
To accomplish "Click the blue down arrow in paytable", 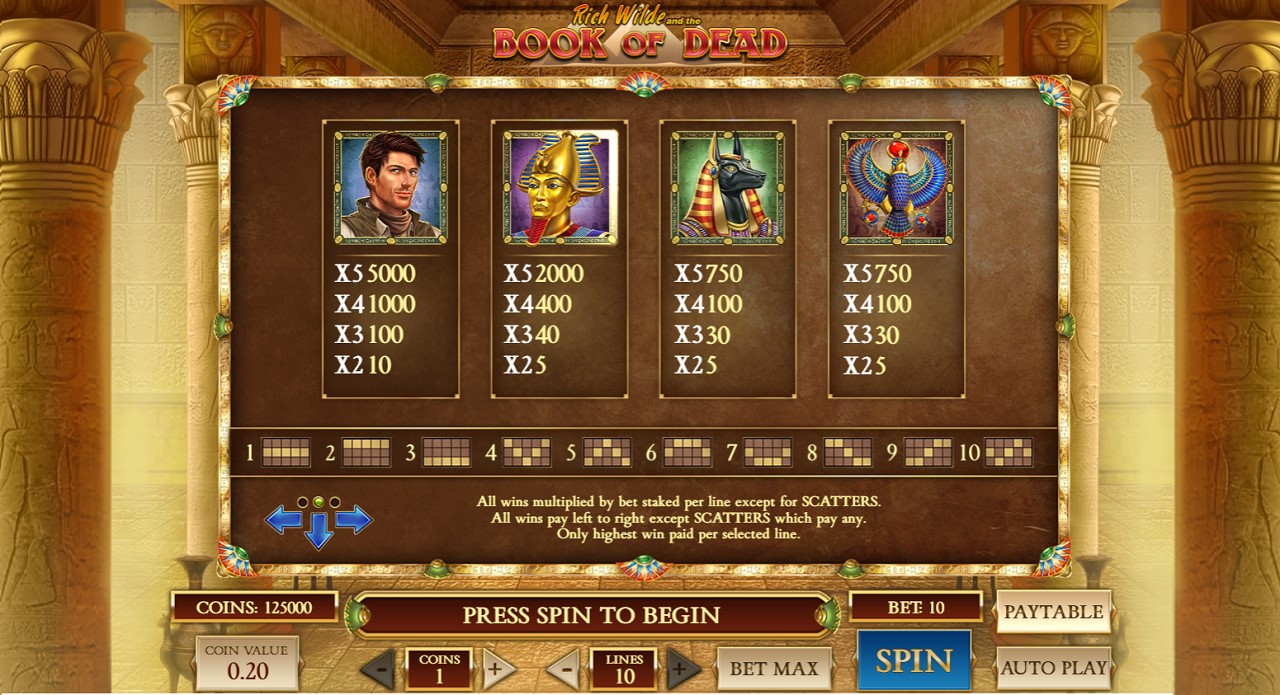I will tap(319, 531).
